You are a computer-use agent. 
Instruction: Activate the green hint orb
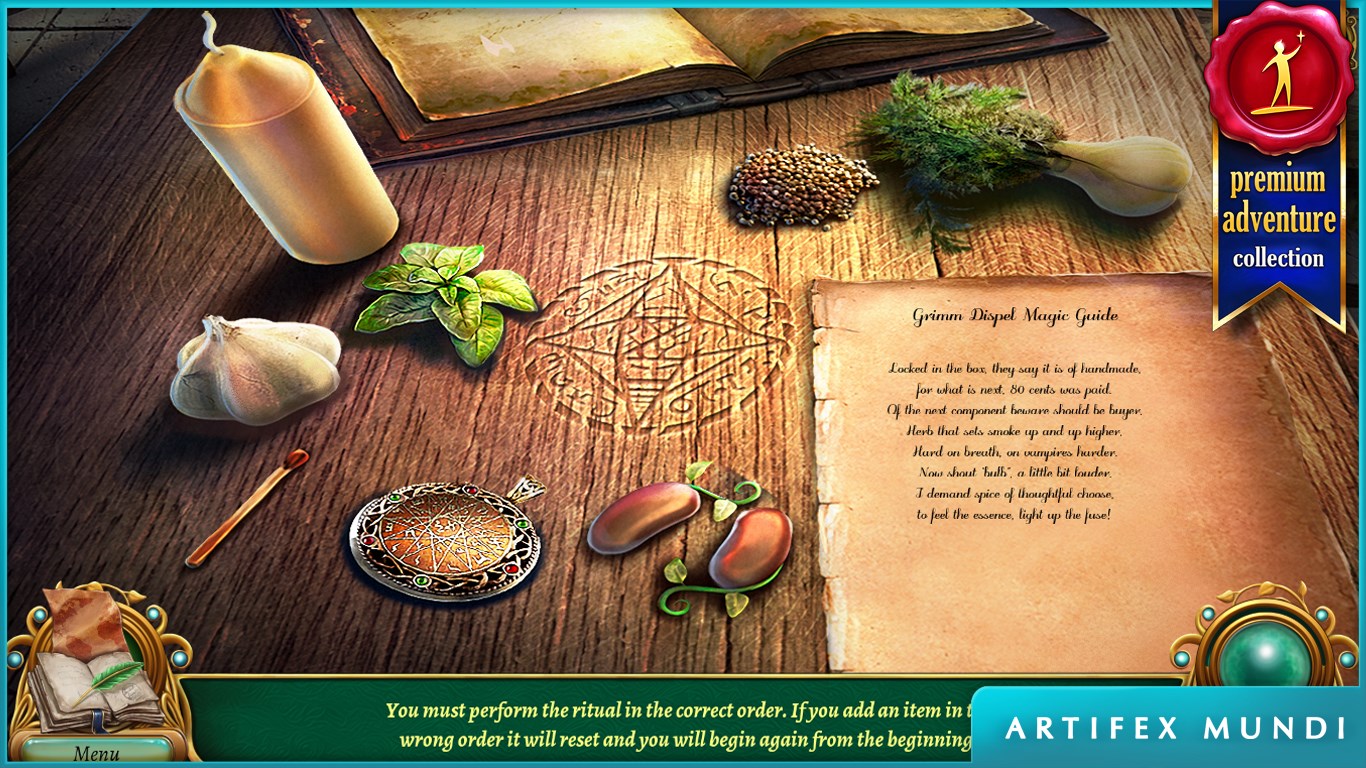1264,656
